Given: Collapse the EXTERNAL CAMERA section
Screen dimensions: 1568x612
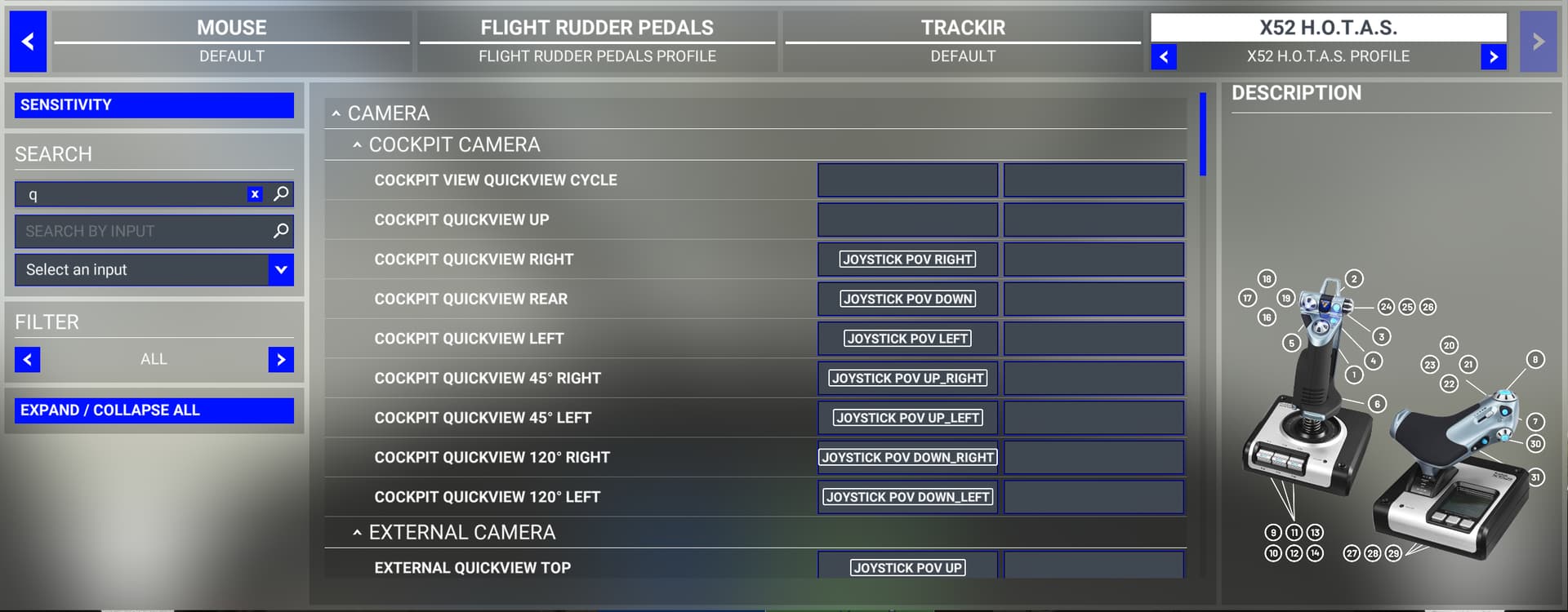Looking at the screenshot, I should pyautogui.click(x=357, y=531).
